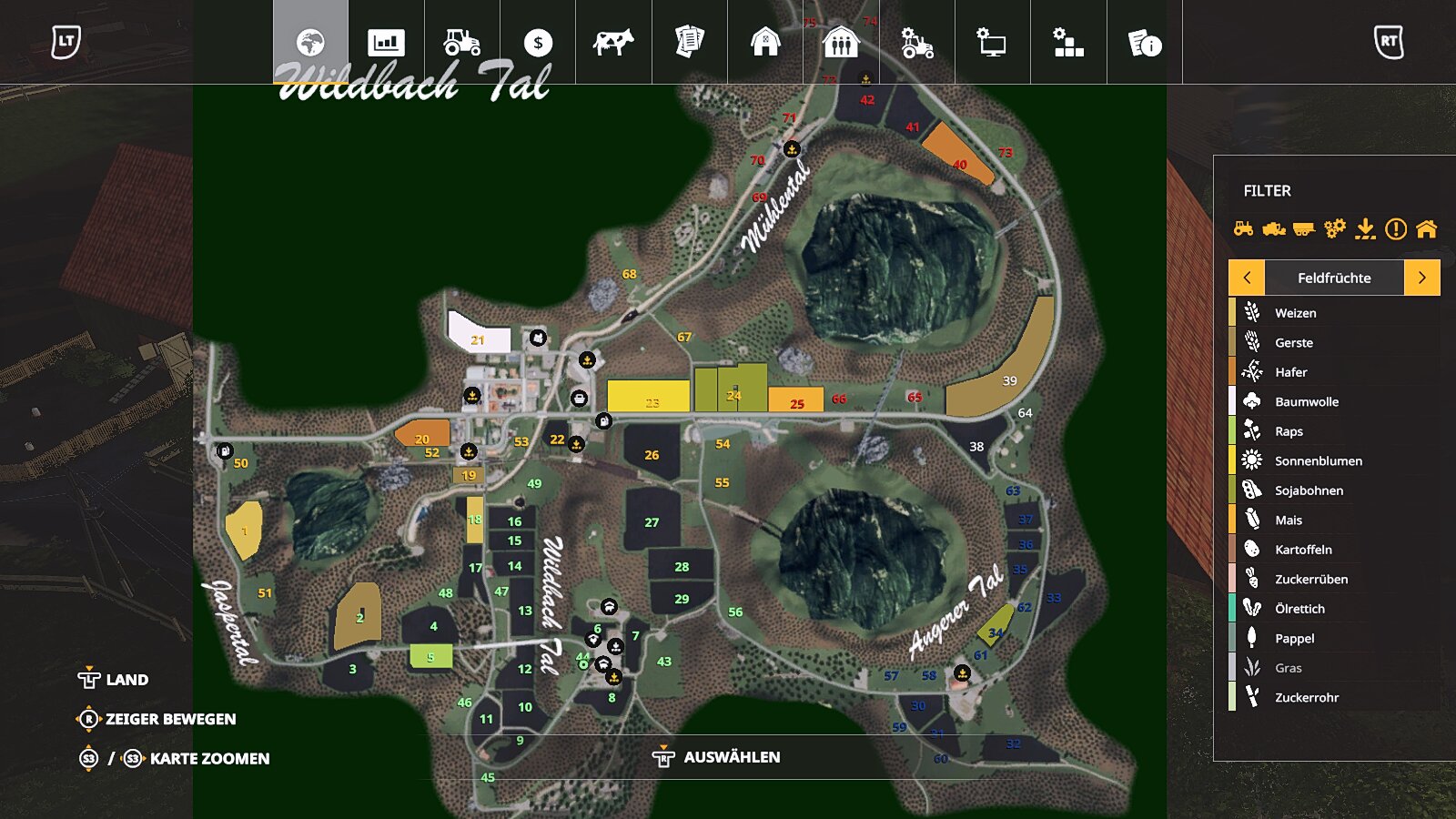Open the tractor vehicles tab

click(x=461, y=43)
